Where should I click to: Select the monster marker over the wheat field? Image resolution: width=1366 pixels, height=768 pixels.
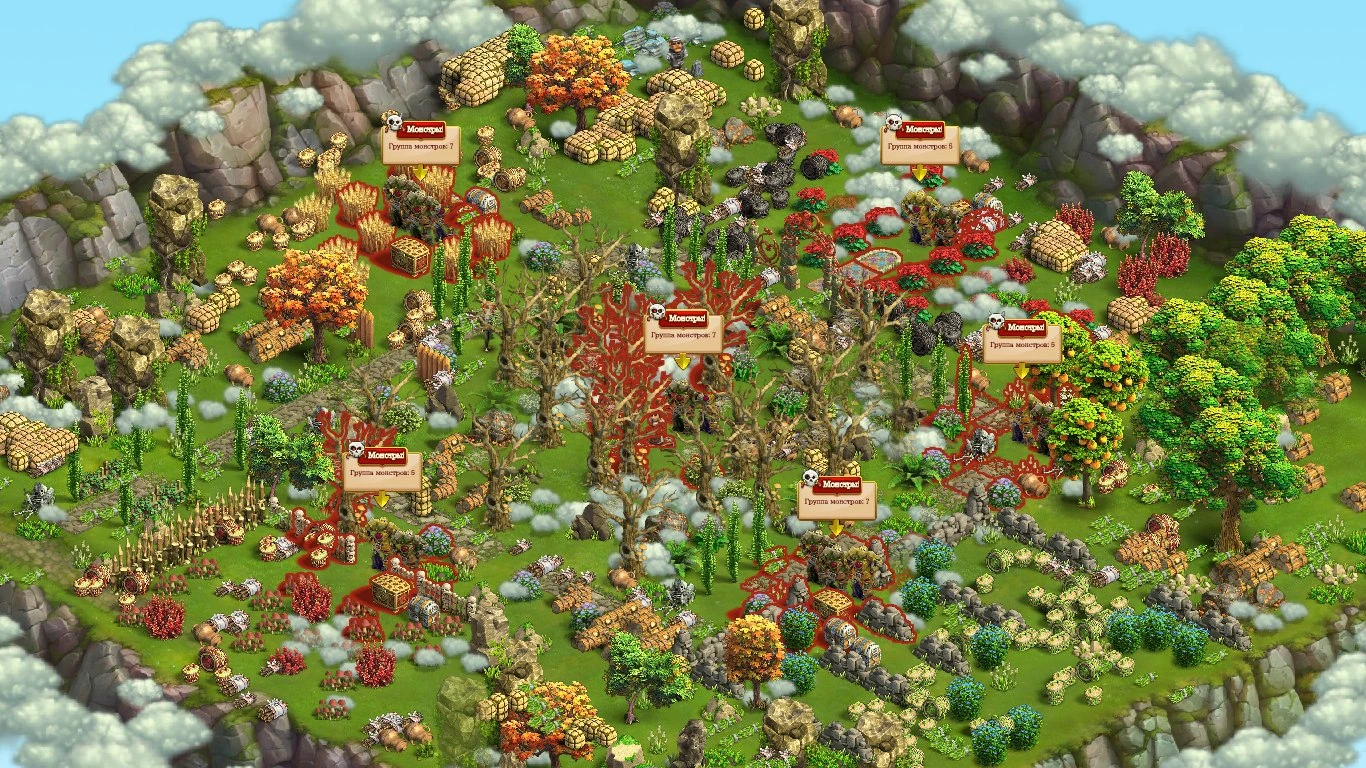point(420,144)
